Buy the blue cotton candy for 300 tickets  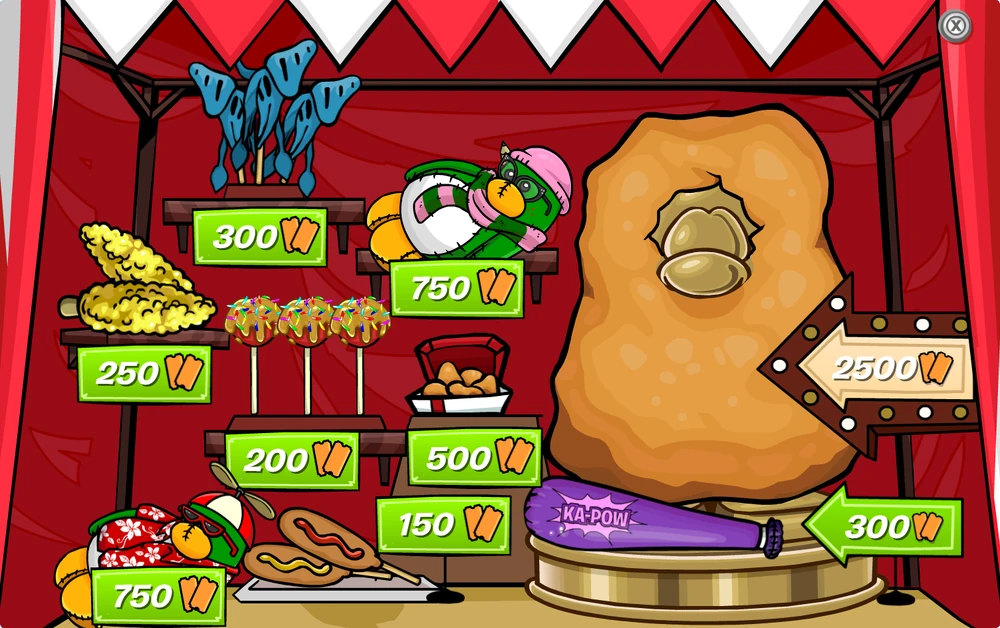[260, 237]
